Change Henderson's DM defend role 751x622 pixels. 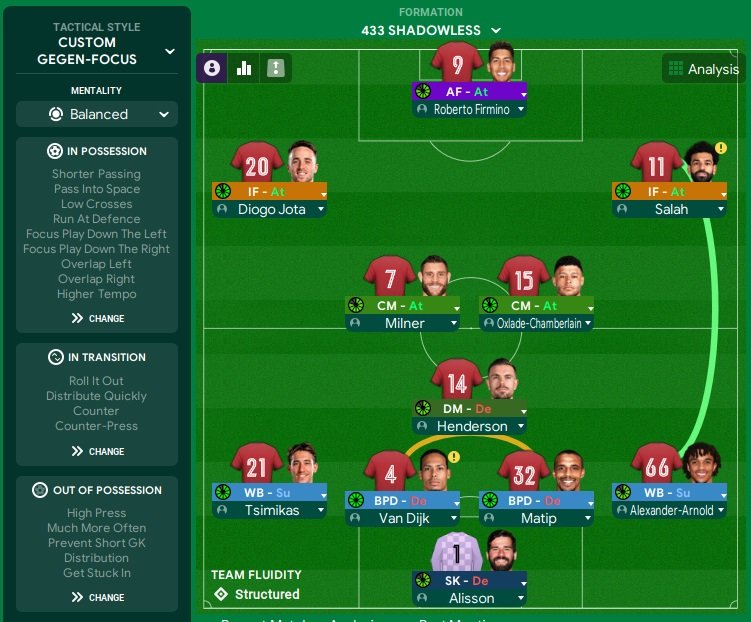click(x=469, y=408)
